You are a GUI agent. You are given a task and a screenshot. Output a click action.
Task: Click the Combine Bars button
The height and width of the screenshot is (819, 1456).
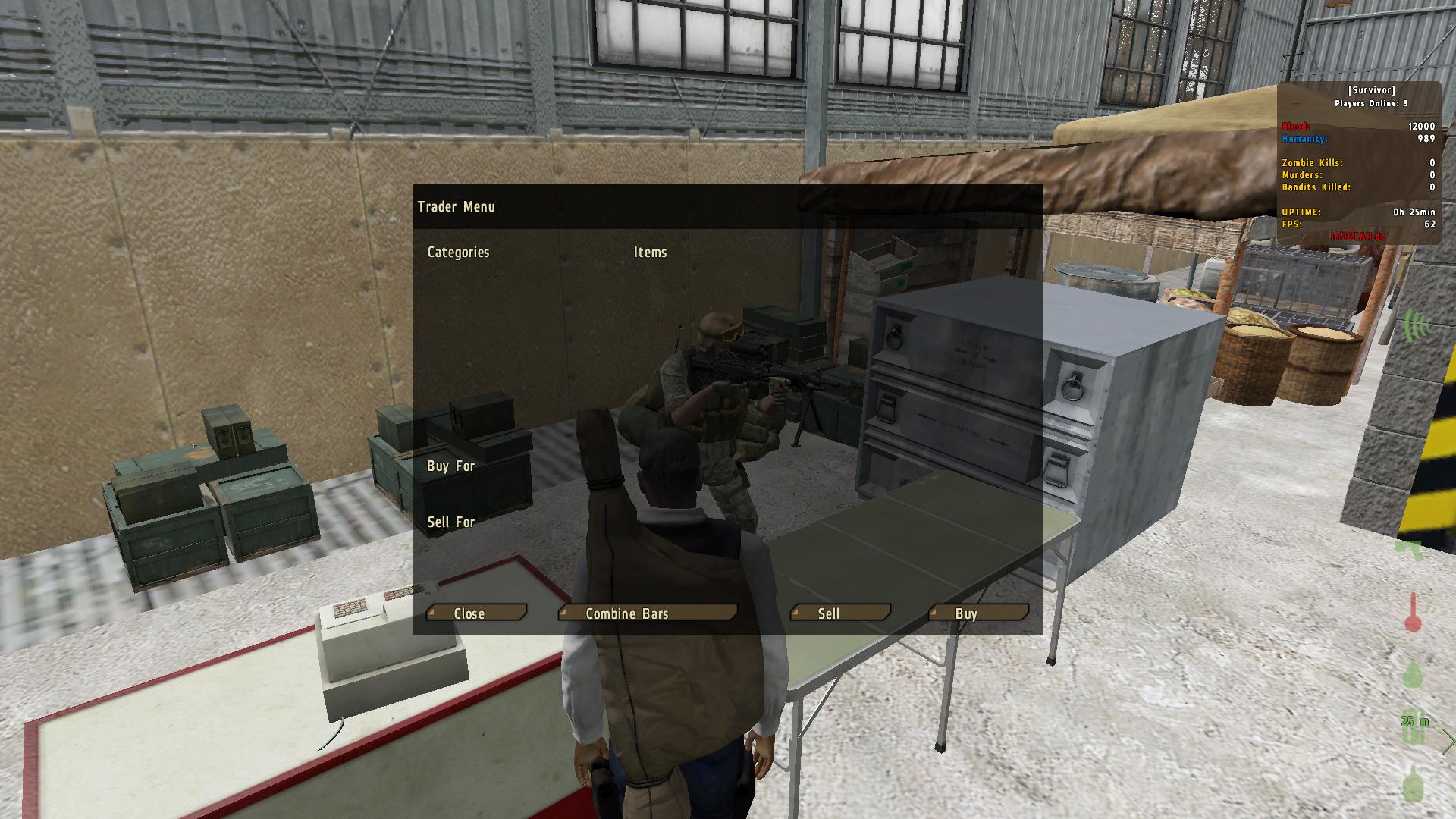648,613
